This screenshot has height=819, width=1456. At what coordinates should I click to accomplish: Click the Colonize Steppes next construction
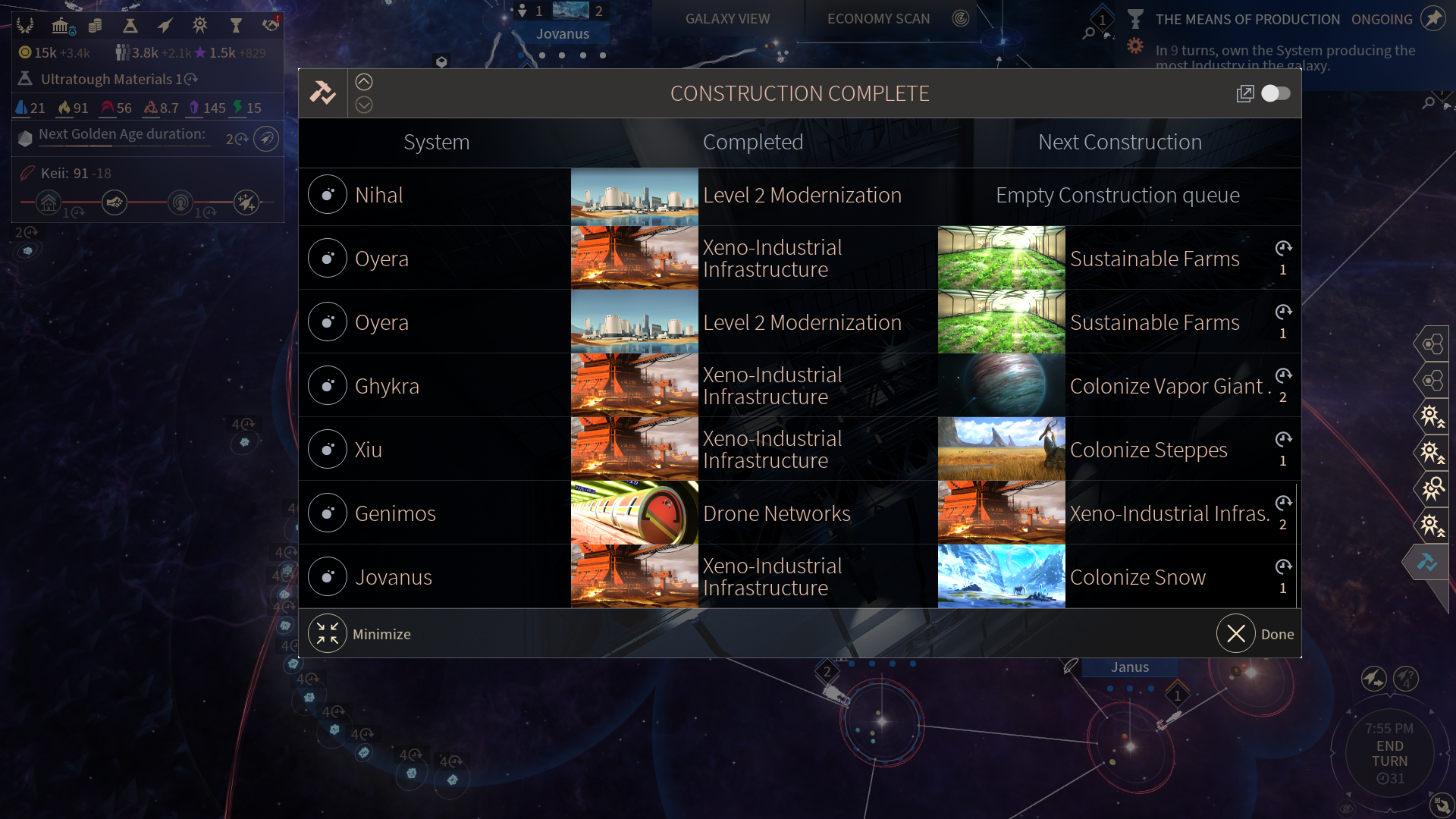click(x=1148, y=450)
